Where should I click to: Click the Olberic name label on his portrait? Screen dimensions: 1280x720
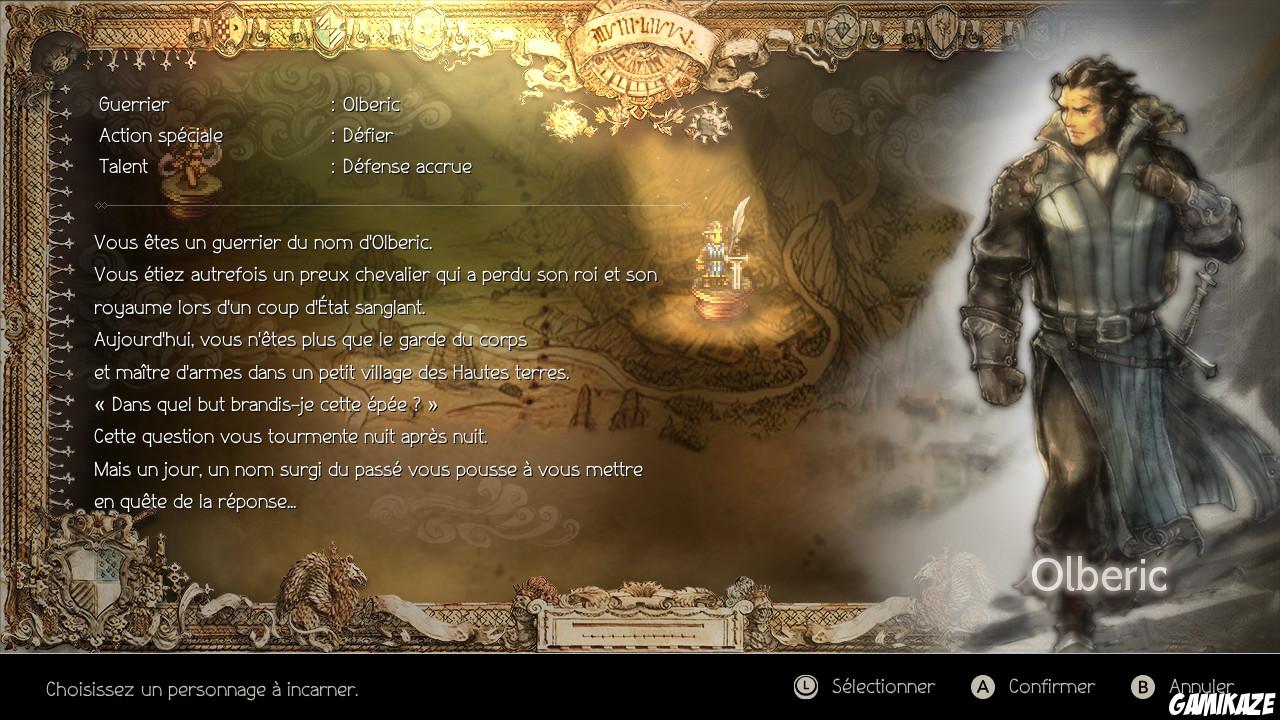1101,574
